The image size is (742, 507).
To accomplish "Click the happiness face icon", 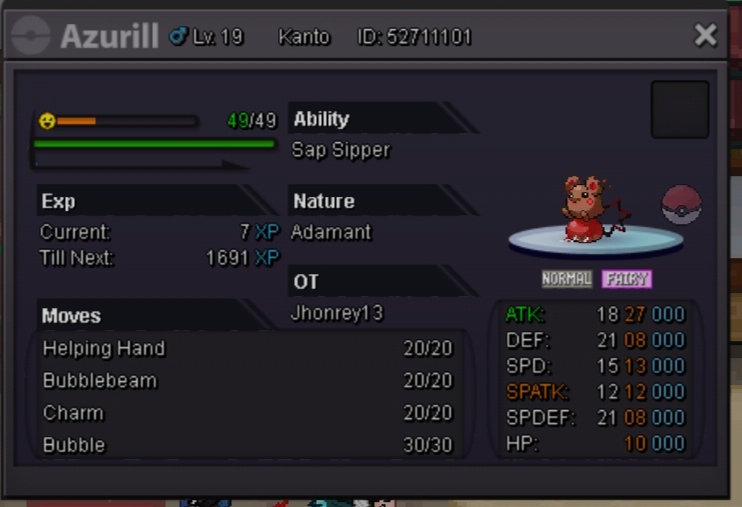I will click(46, 121).
